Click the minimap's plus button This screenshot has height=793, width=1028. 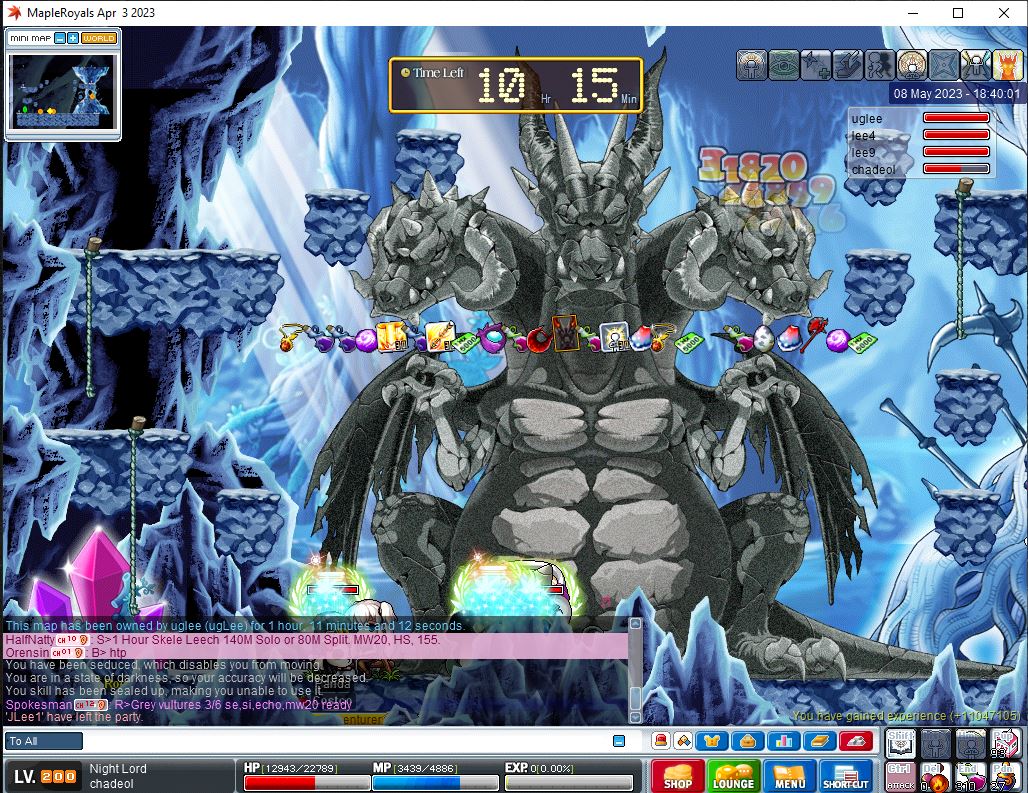(73, 38)
